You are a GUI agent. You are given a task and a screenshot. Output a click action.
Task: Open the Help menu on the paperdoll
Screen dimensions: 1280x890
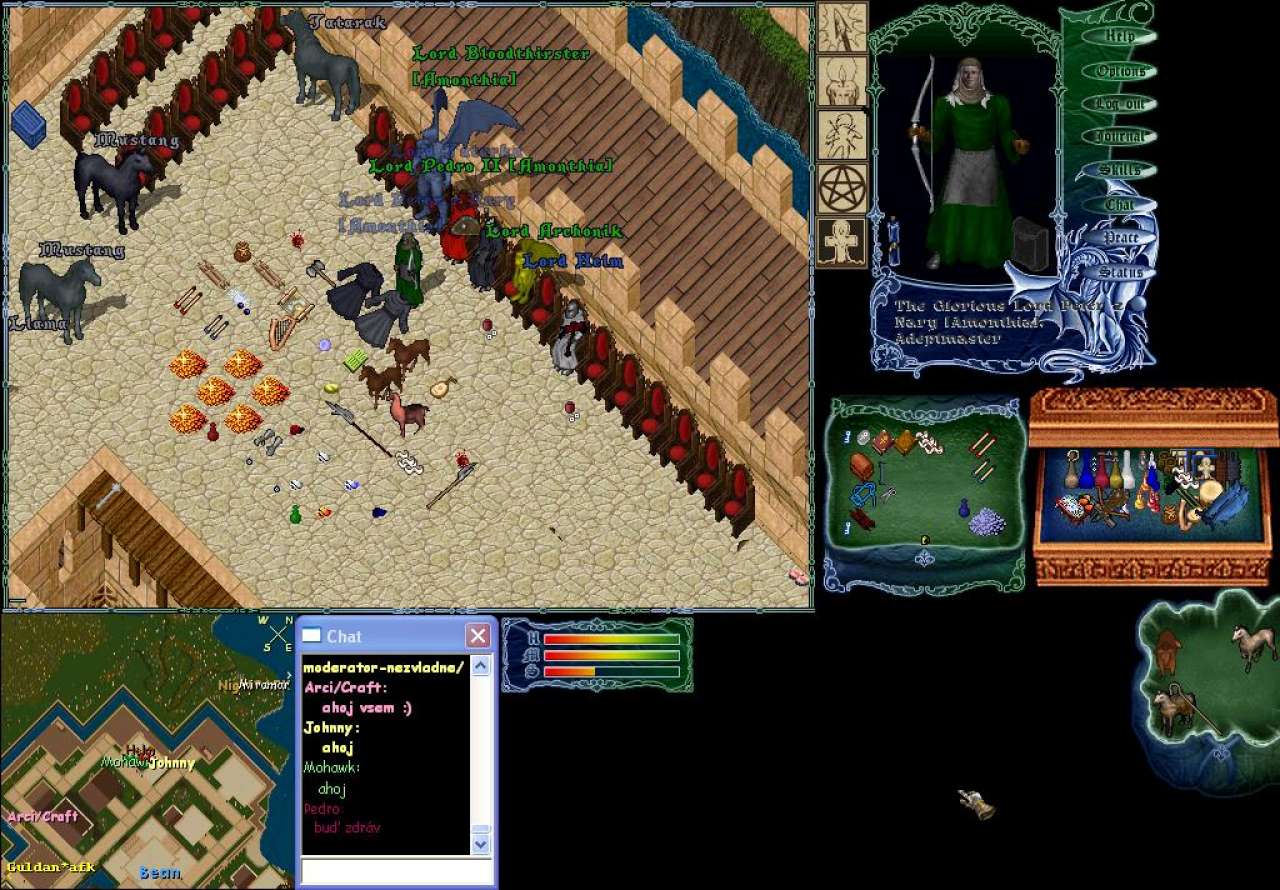tap(1120, 37)
